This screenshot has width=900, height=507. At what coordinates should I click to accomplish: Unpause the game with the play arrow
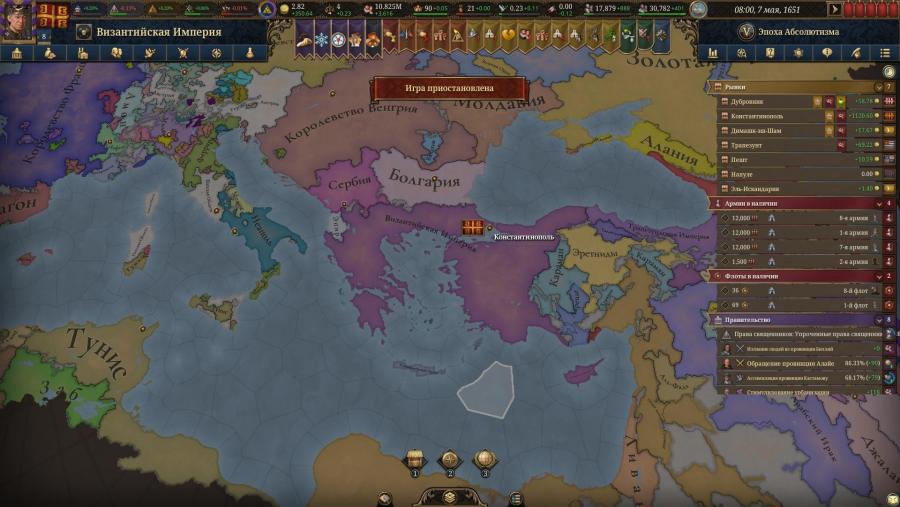[x=834, y=10]
